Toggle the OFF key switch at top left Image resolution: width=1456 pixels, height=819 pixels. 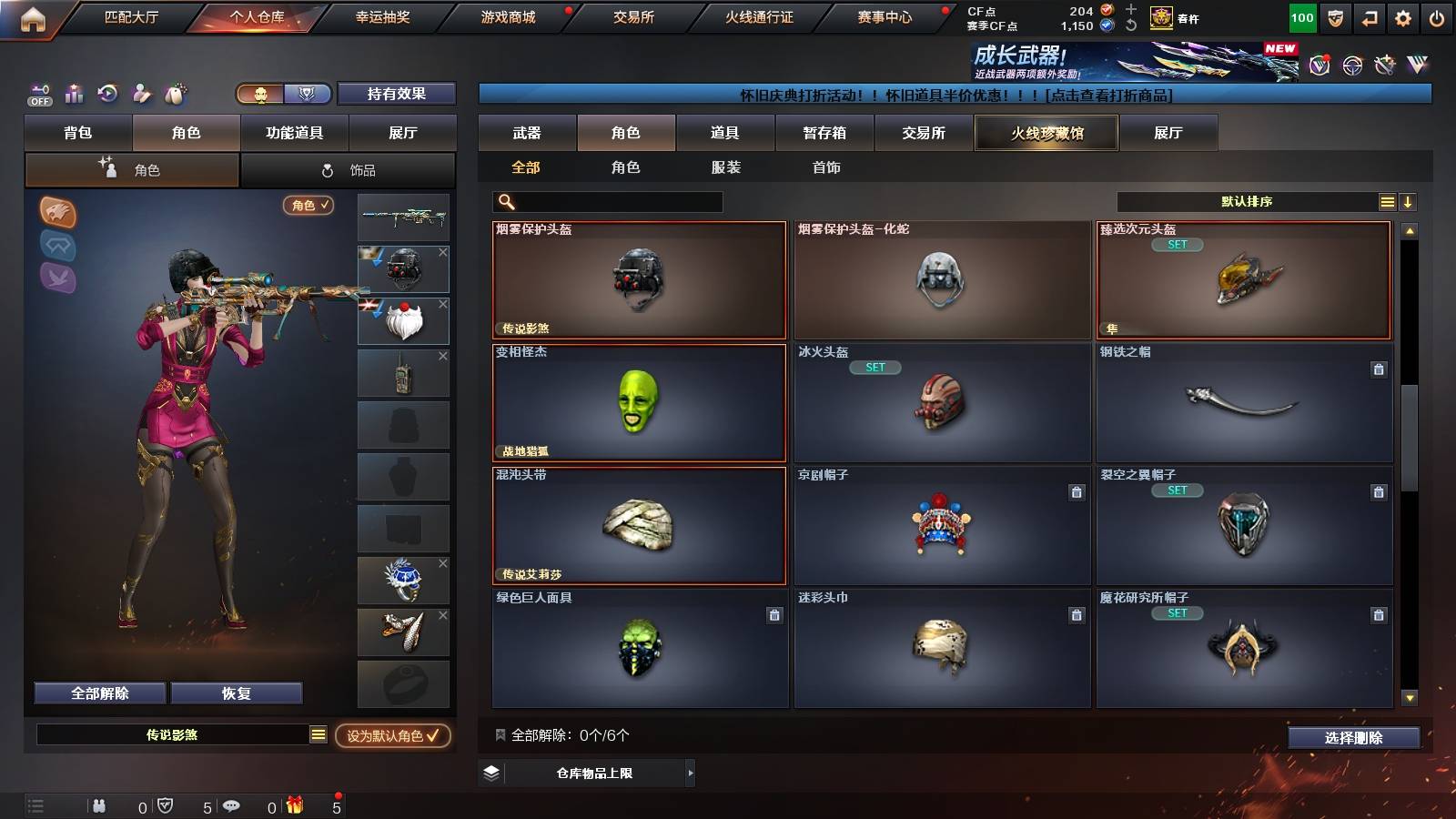pos(39,95)
